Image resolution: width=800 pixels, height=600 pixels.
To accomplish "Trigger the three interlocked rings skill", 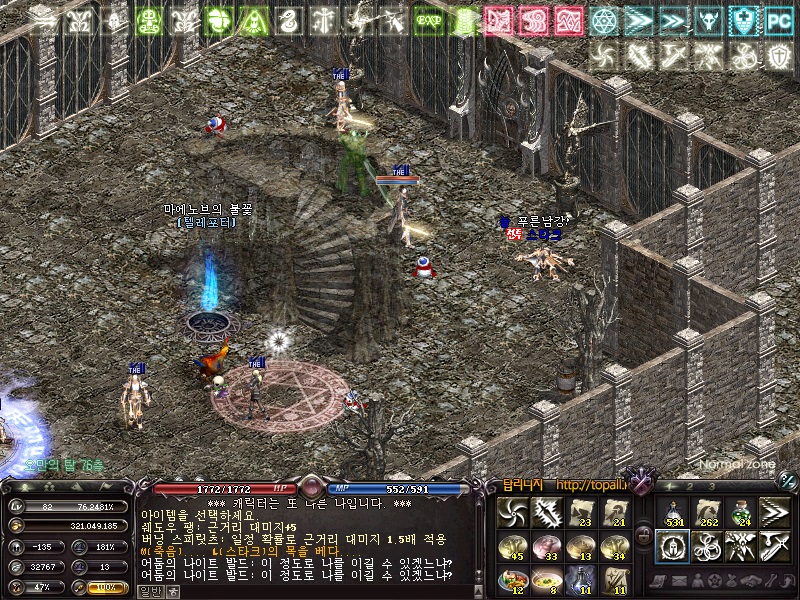I will pos(706,545).
